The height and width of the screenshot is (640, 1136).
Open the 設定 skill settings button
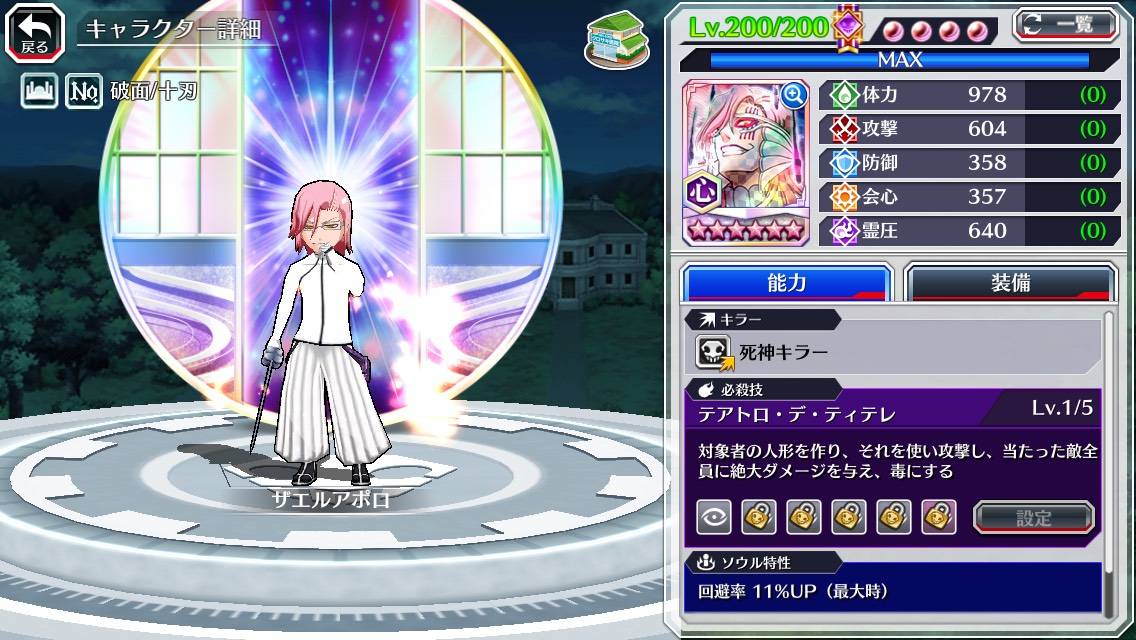point(1034,517)
